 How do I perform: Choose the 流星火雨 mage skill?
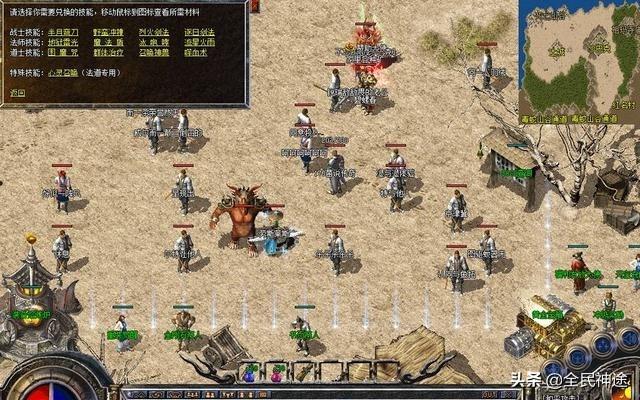(198, 42)
